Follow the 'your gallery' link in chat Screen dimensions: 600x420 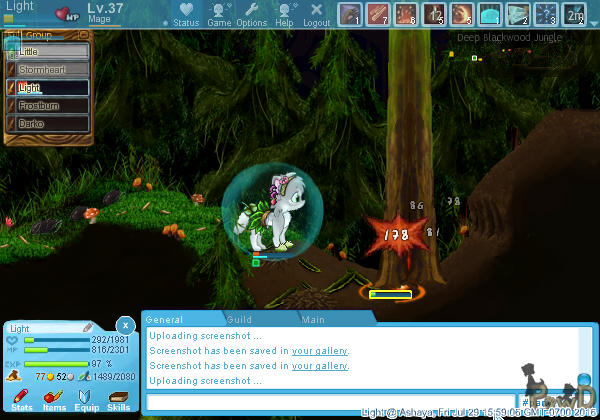click(320, 351)
